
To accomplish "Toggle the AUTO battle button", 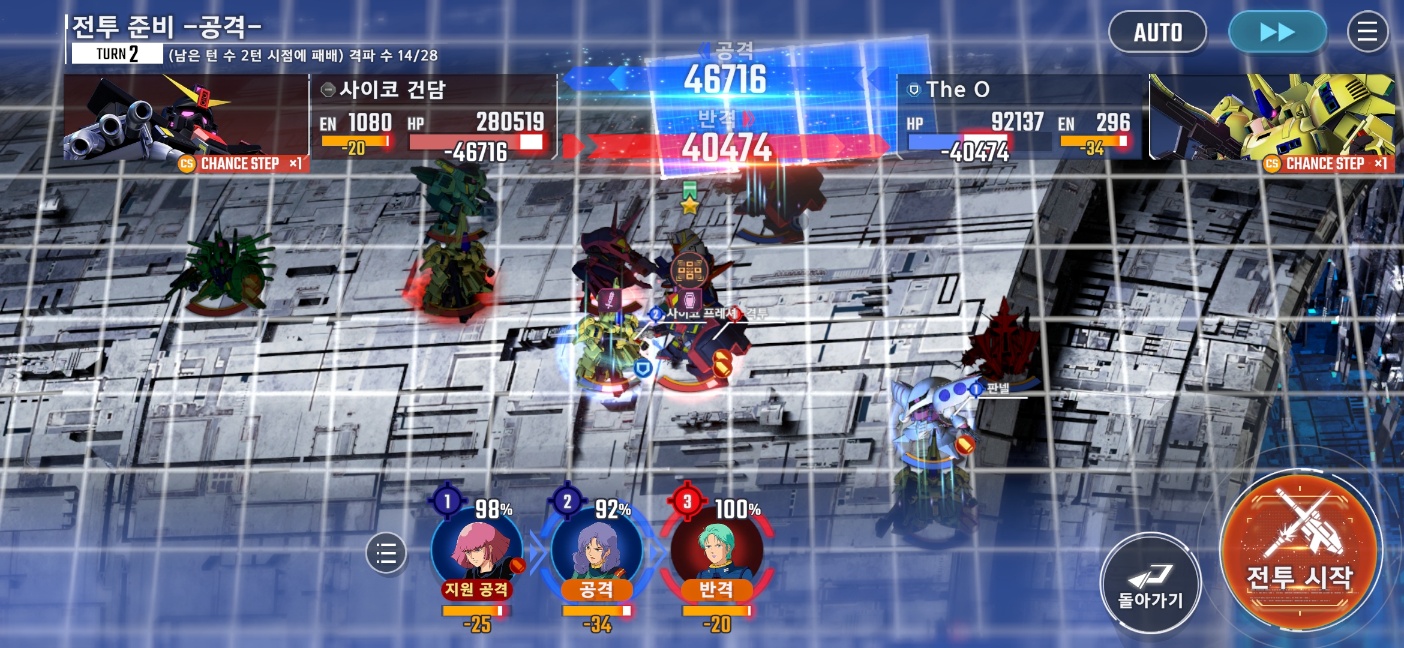I will pyautogui.click(x=1158, y=32).
